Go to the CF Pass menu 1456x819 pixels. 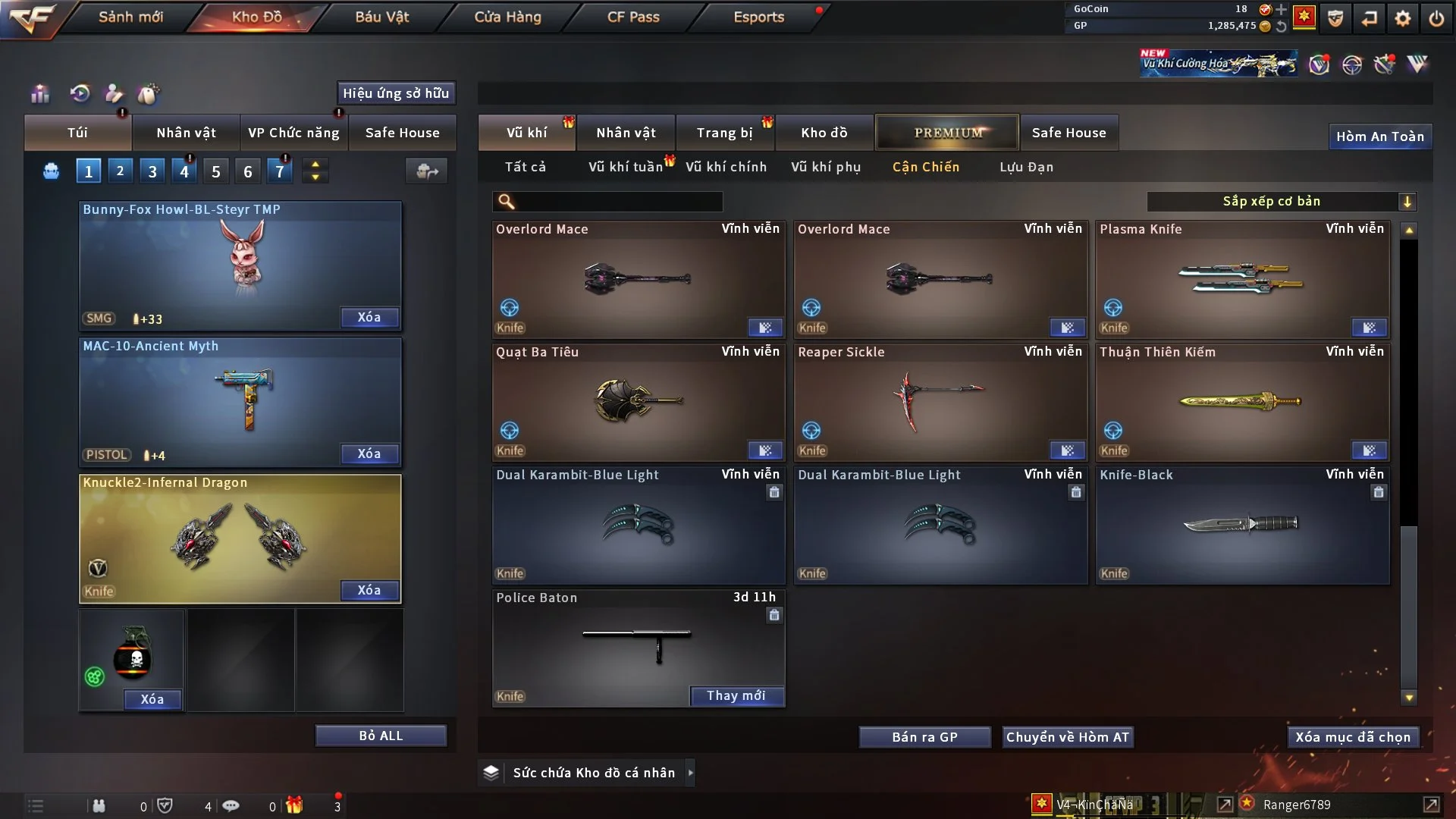click(633, 17)
